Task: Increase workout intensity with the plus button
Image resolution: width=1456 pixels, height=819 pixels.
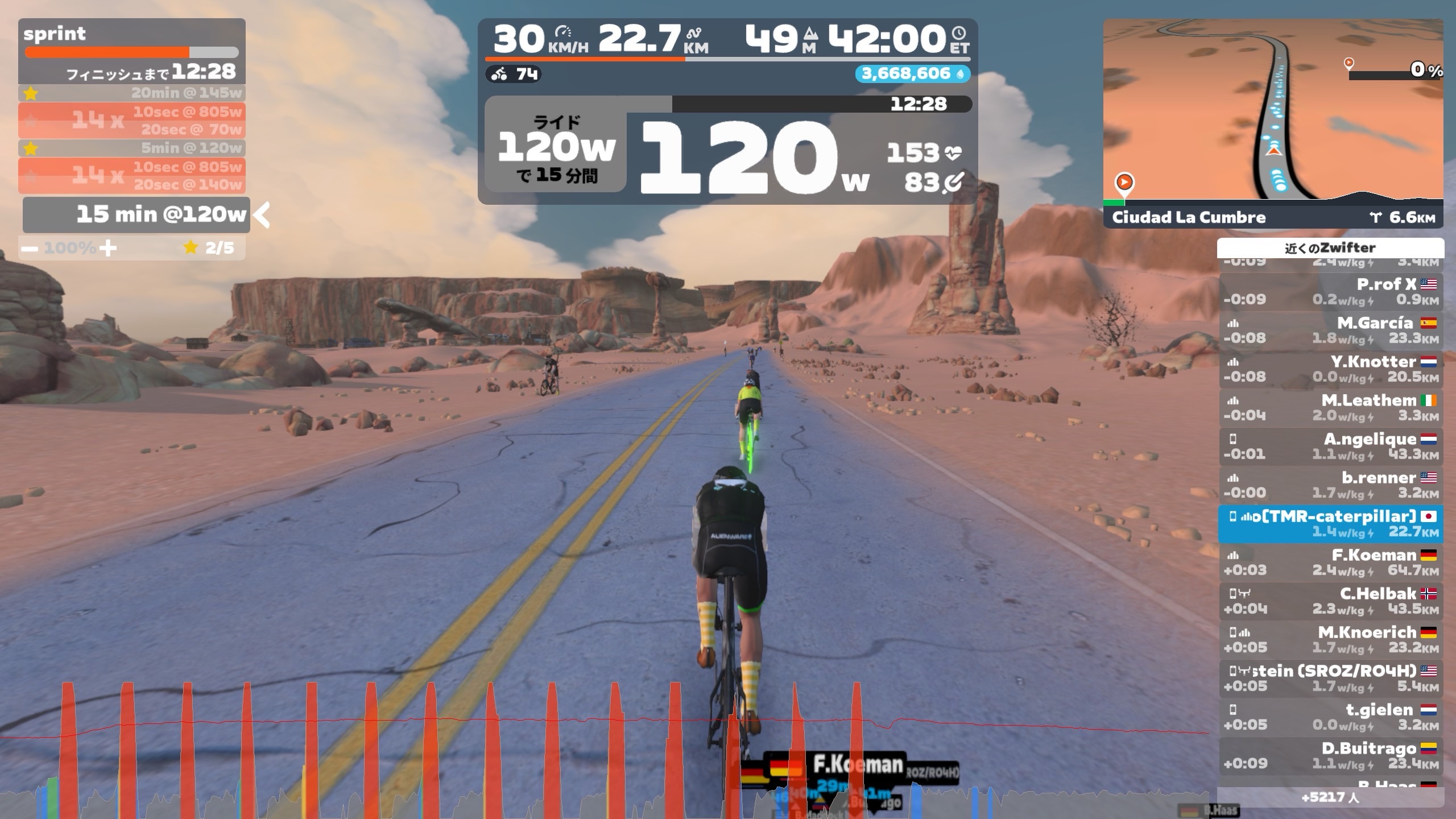Action: [107, 248]
